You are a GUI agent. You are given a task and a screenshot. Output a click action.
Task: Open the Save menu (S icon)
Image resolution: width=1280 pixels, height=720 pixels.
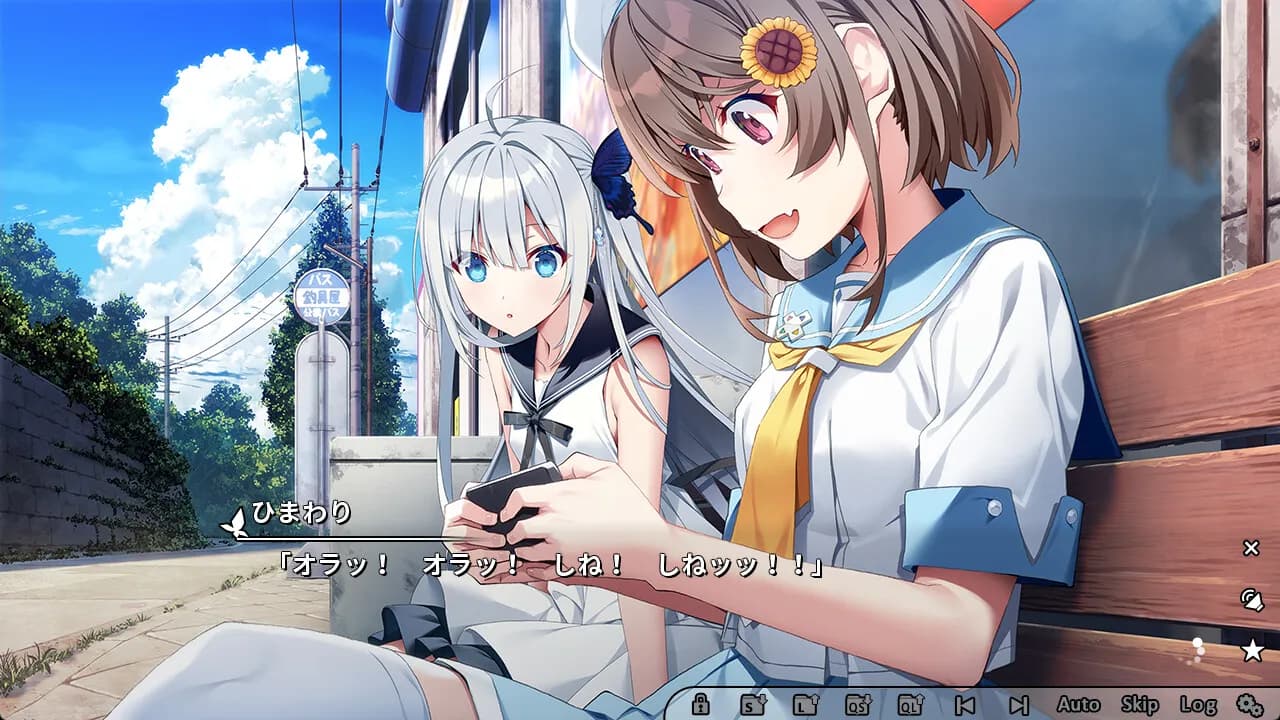click(x=752, y=704)
